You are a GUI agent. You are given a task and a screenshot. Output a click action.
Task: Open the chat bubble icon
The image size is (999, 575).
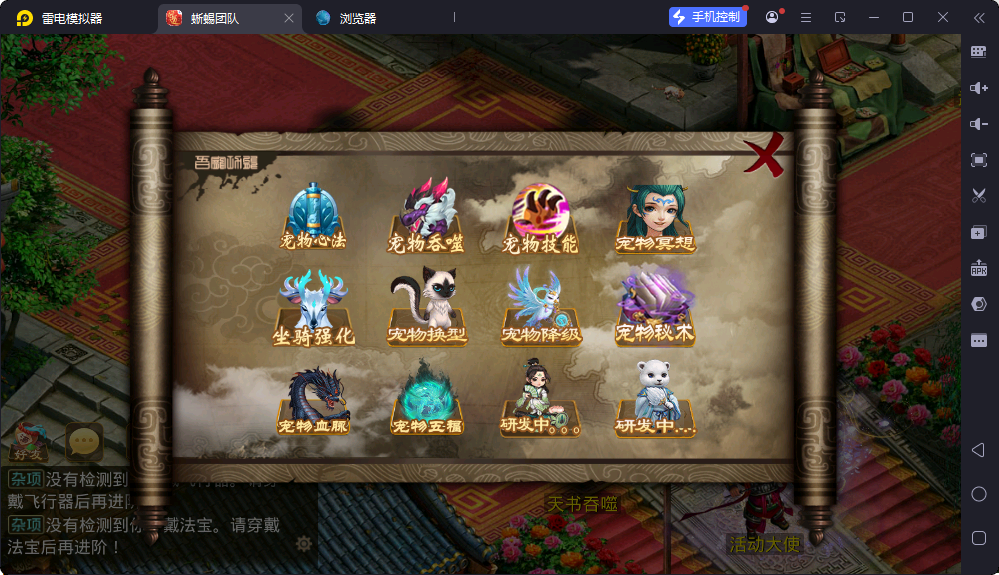[84, 442]
